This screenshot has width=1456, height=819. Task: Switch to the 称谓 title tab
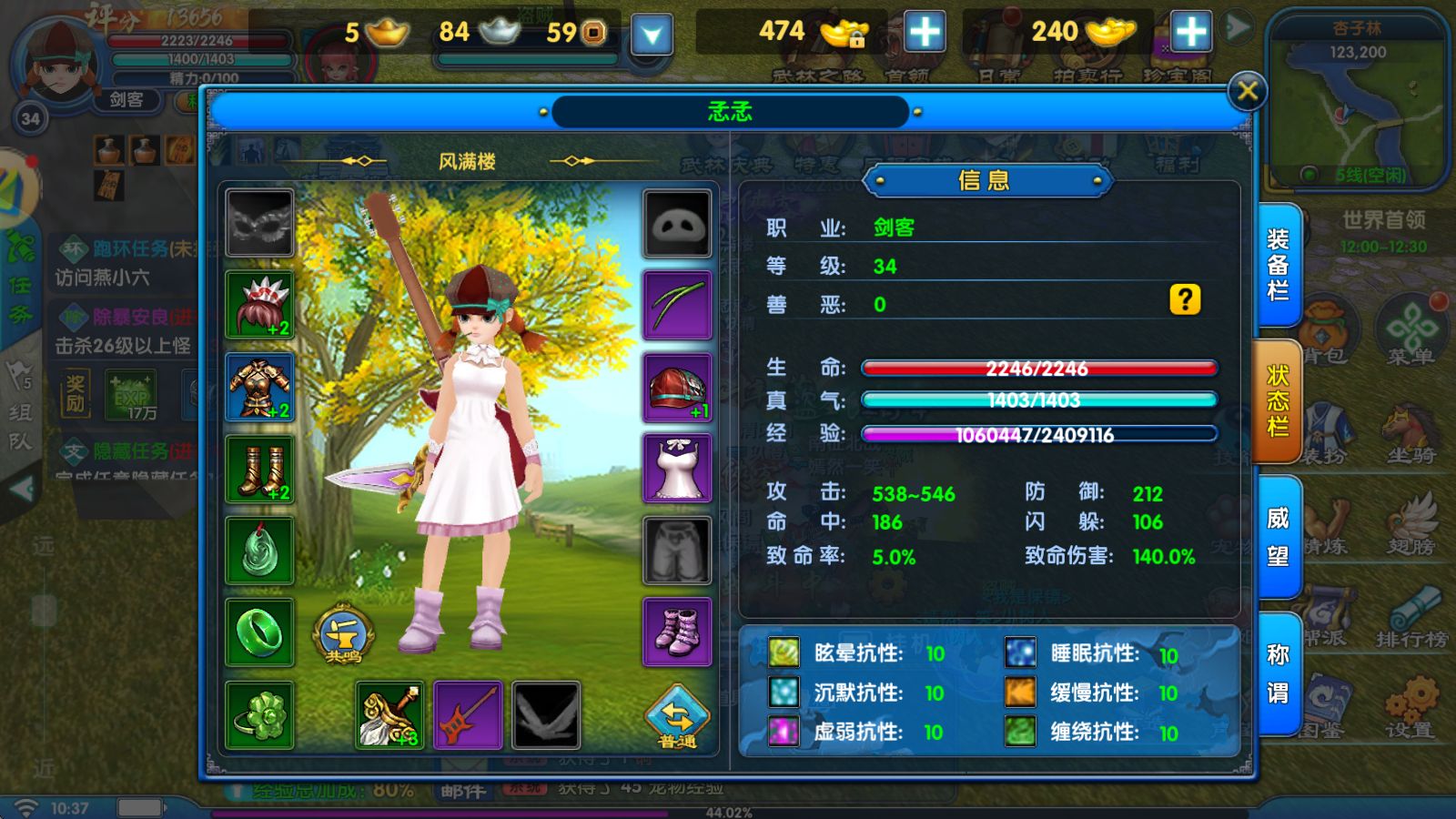pos(1278,674)
